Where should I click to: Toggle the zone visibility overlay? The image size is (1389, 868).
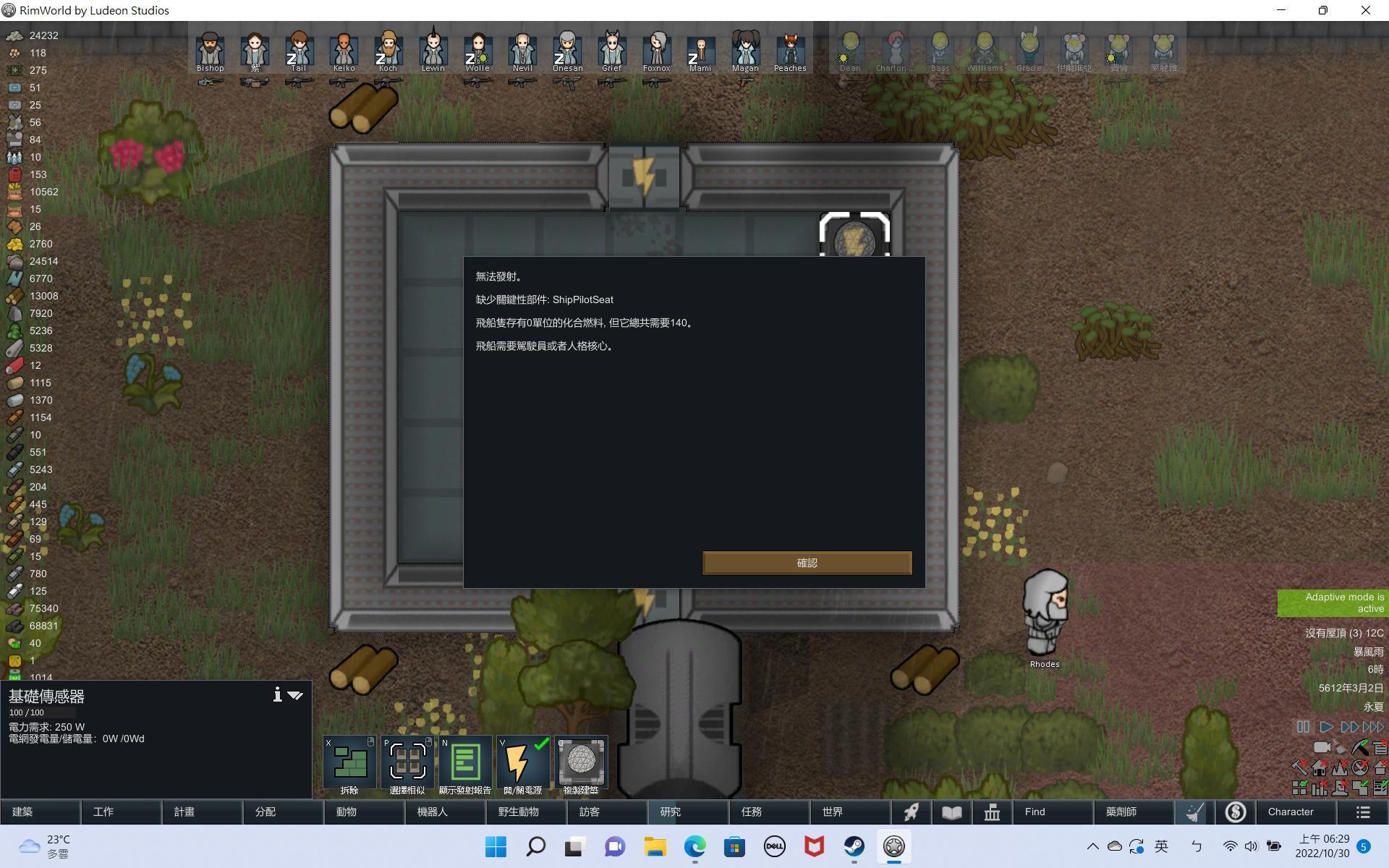point(1299,787)
